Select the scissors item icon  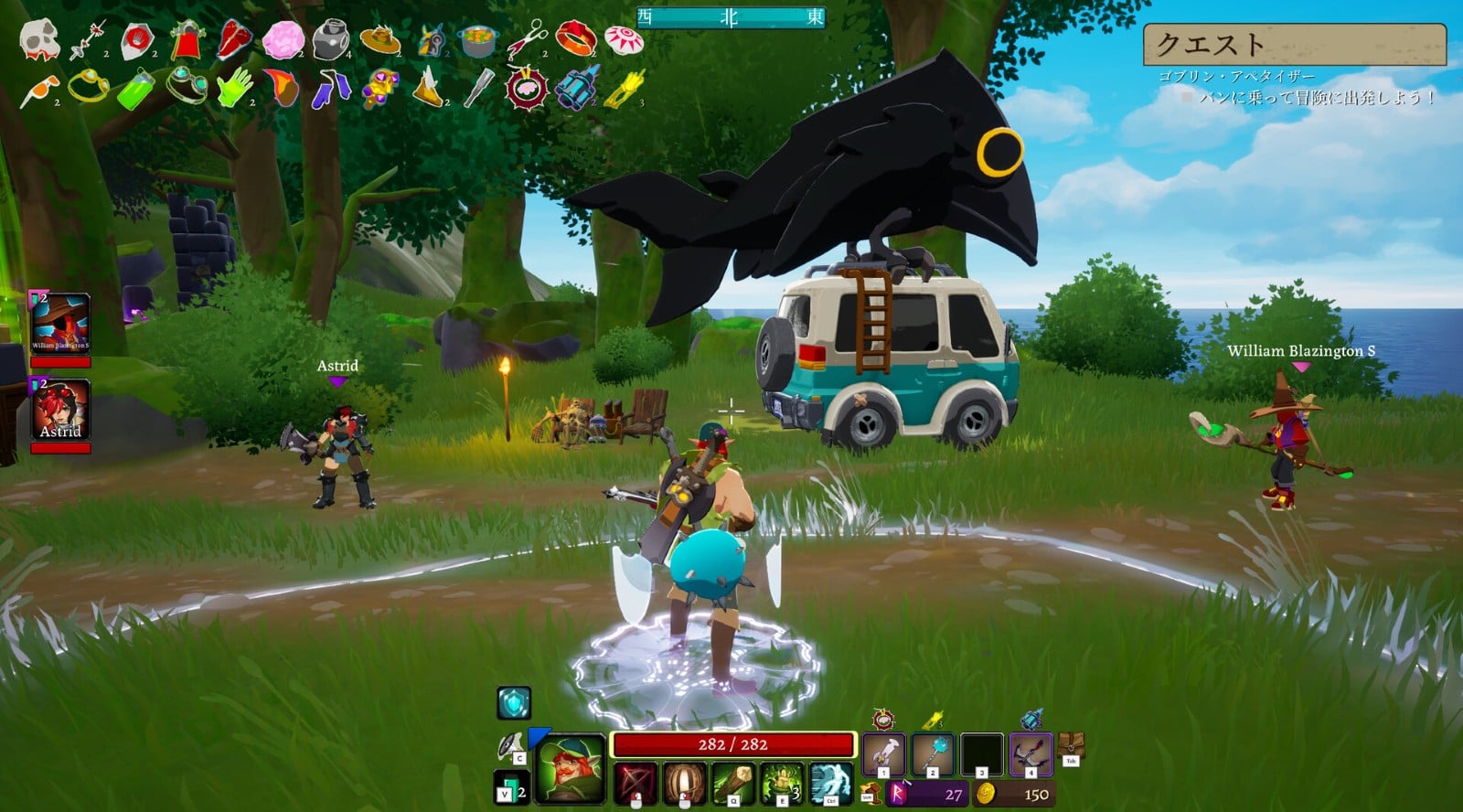point(527,40)
